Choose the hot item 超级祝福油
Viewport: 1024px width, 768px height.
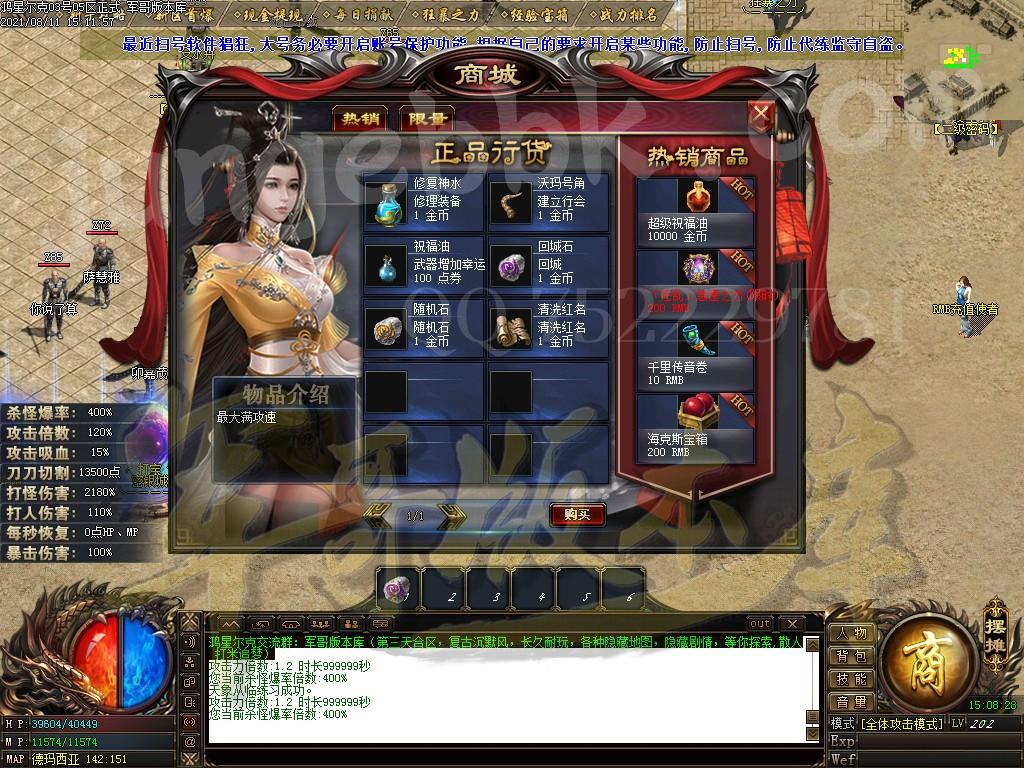[x=696, y=212]
